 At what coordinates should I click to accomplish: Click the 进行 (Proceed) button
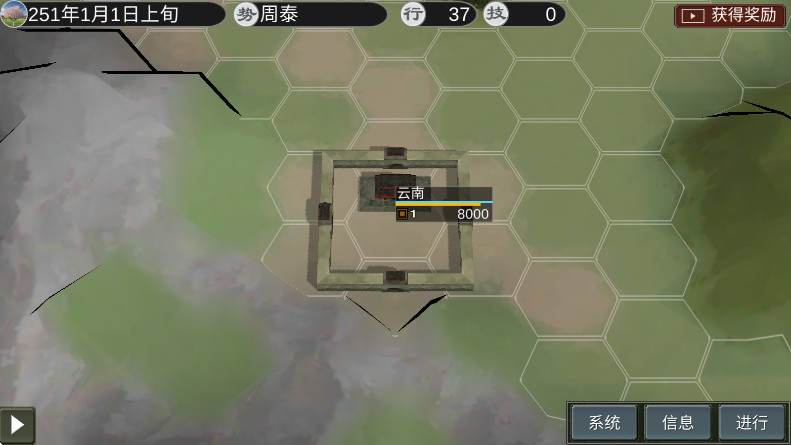(x=752, y=422)
